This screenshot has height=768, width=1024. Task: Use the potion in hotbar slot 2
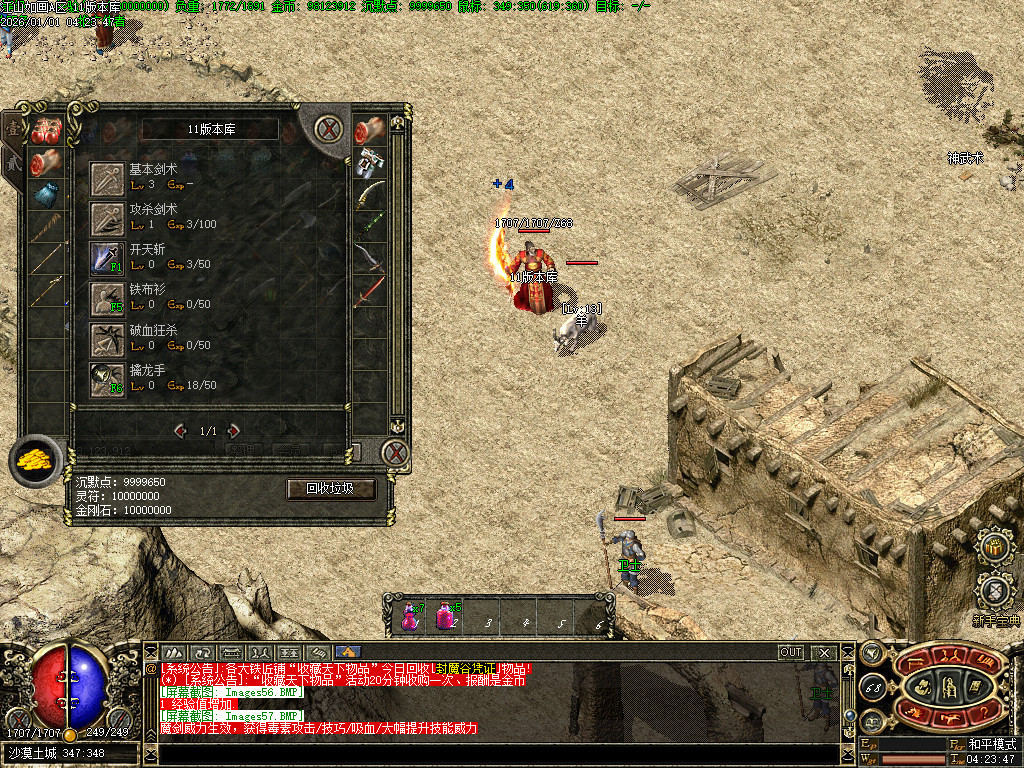click(x=447, y=615)
